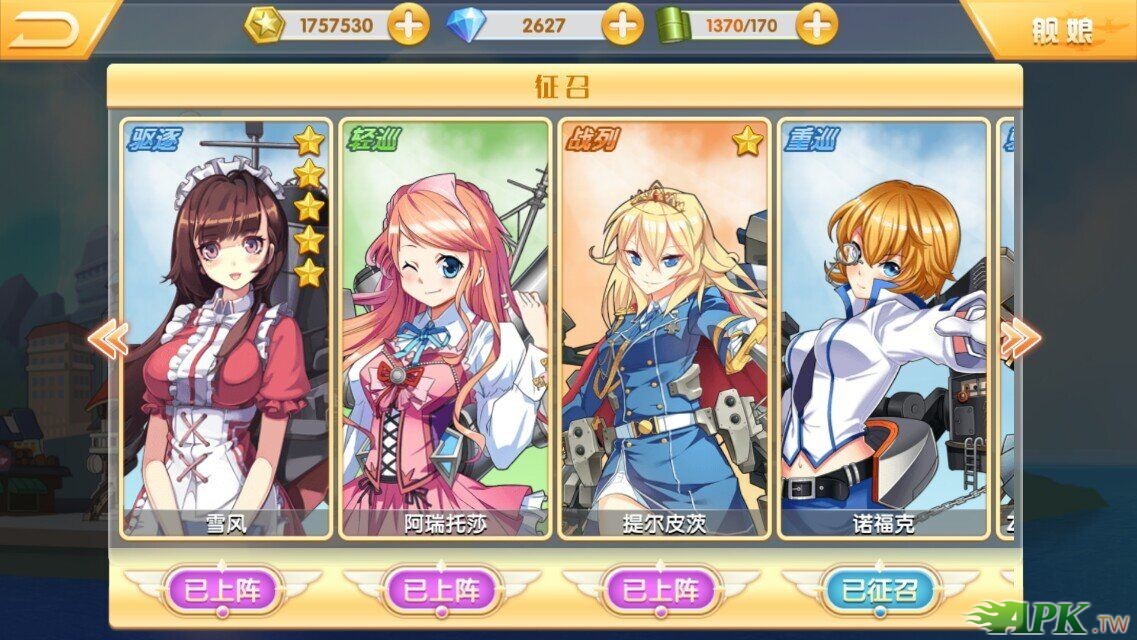
Task: Add more gold coins with plus button
Action: pyautogui.click(x=408, y=25)
